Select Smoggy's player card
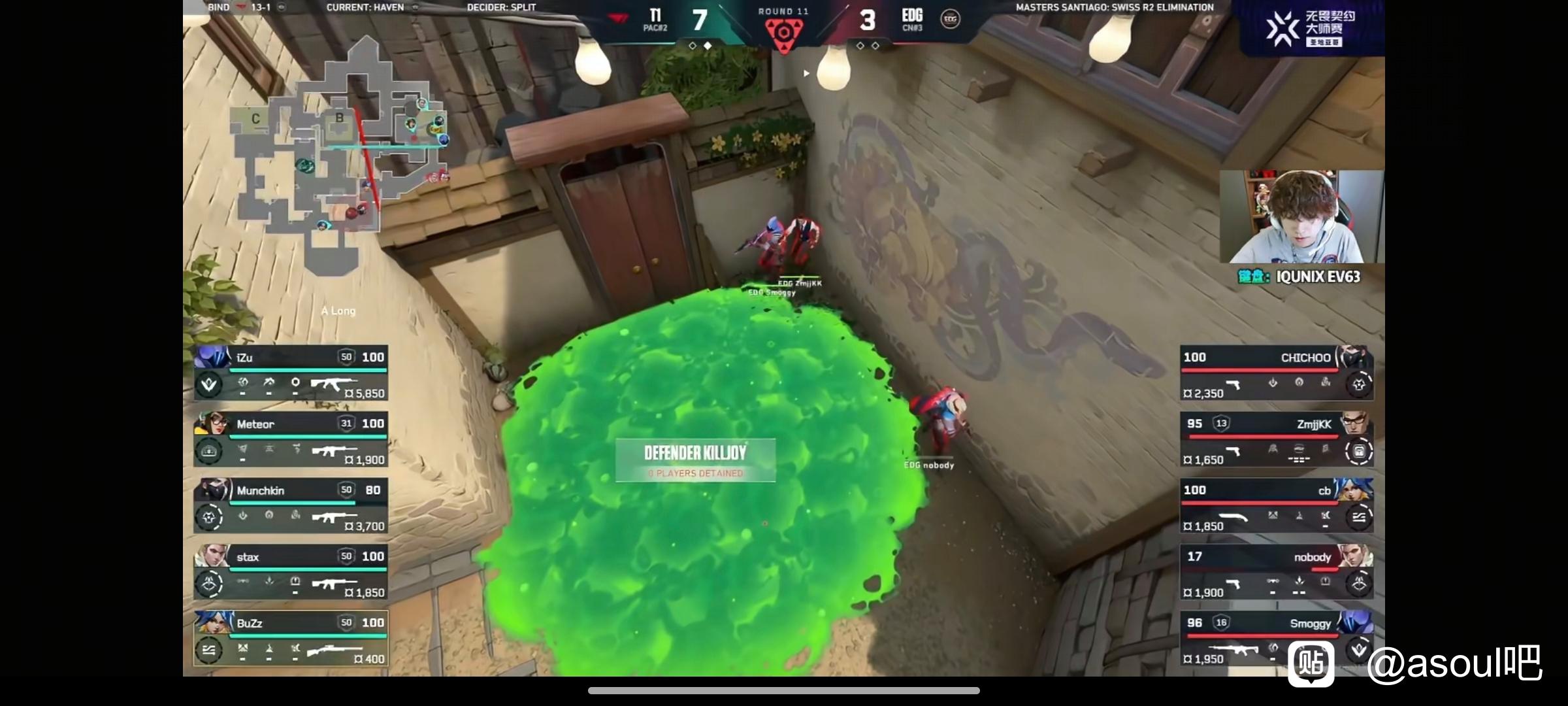The image size is (1568, 706). click(x=1276, y=639)
